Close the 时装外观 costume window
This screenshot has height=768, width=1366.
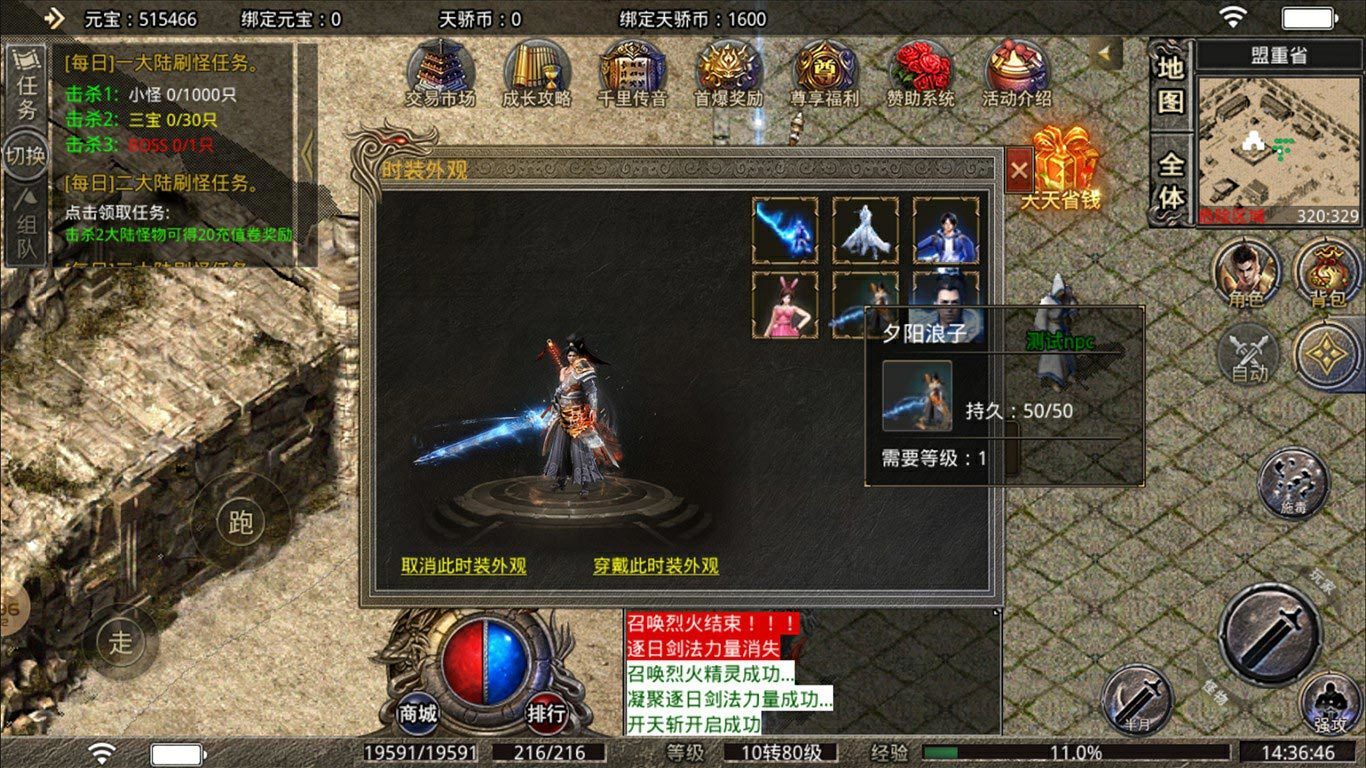1019,171
